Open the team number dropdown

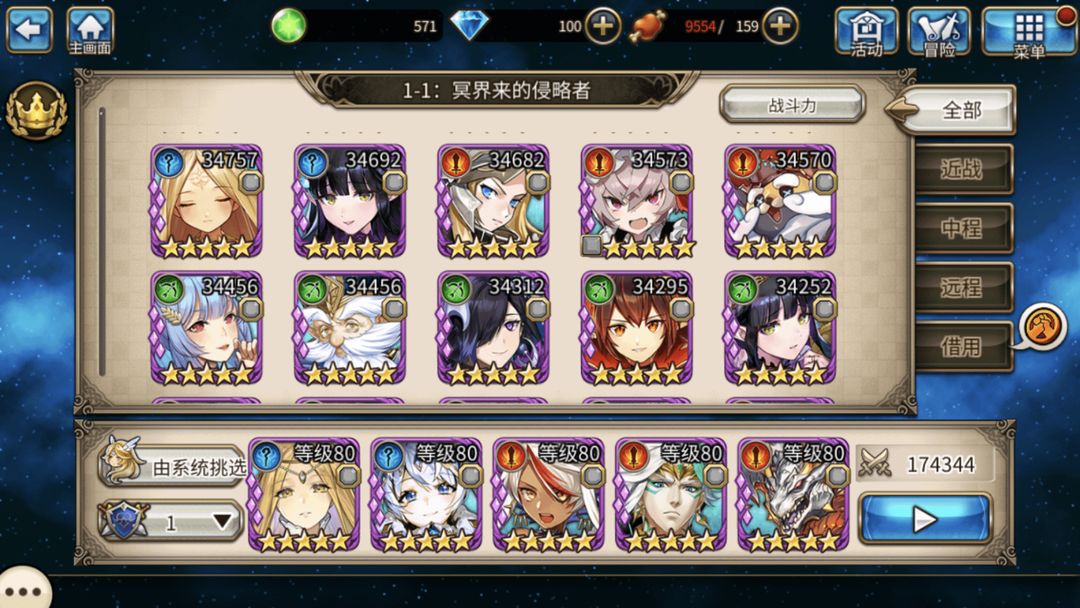point(172,521)
